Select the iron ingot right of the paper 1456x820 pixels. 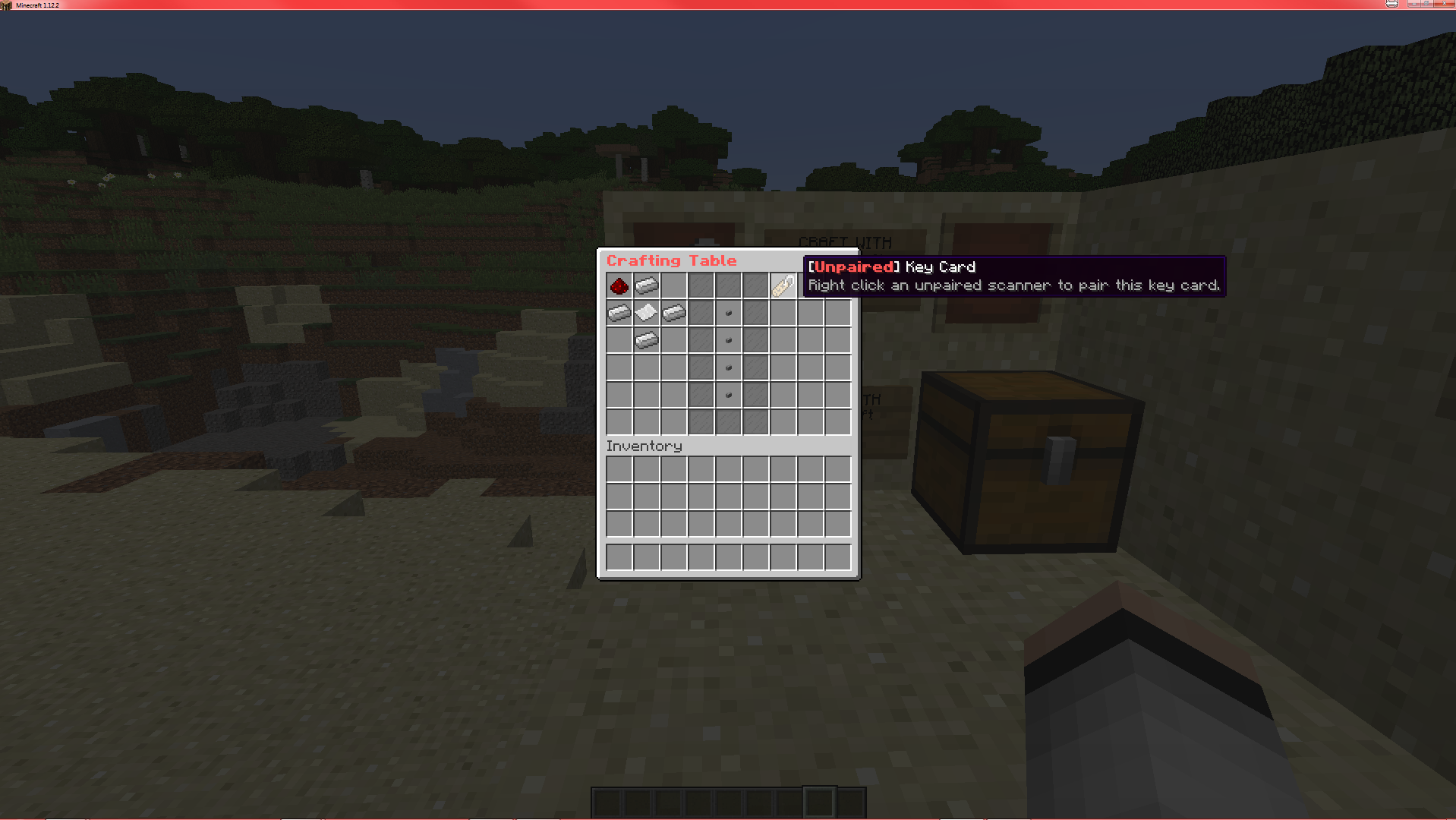[x=673, y=312]
